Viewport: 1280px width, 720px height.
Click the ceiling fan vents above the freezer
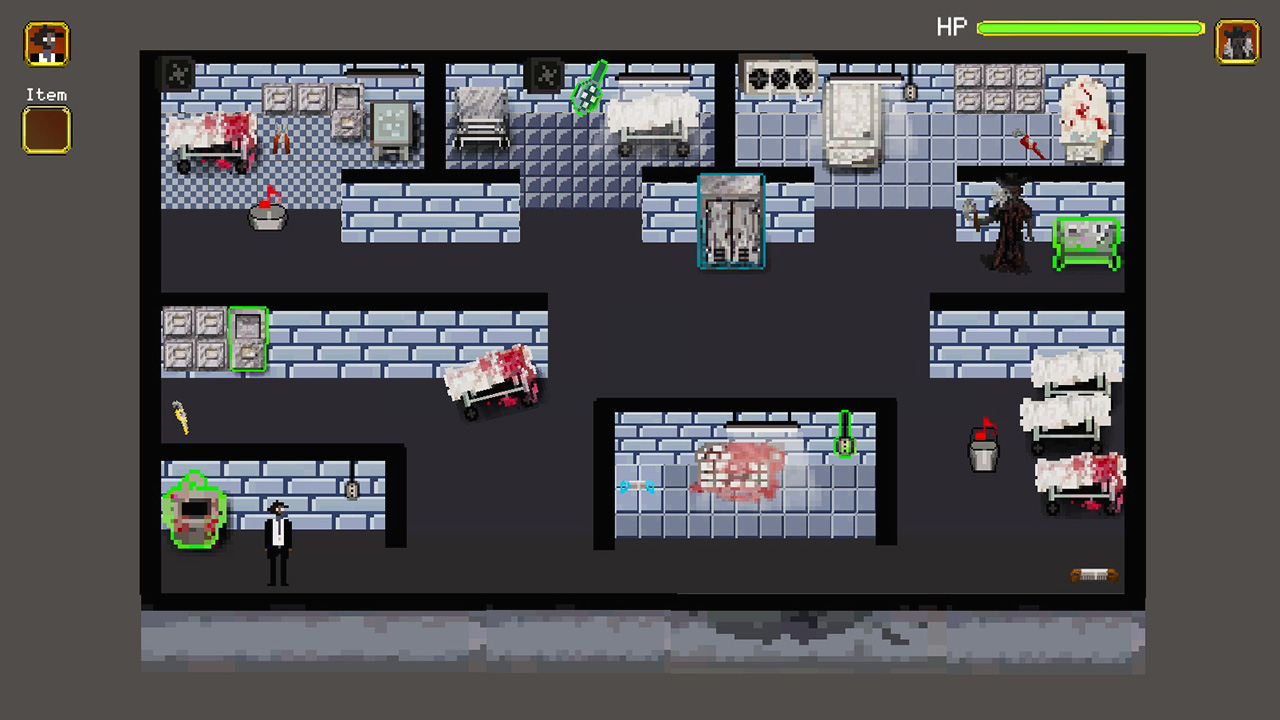tap(778, 75)
